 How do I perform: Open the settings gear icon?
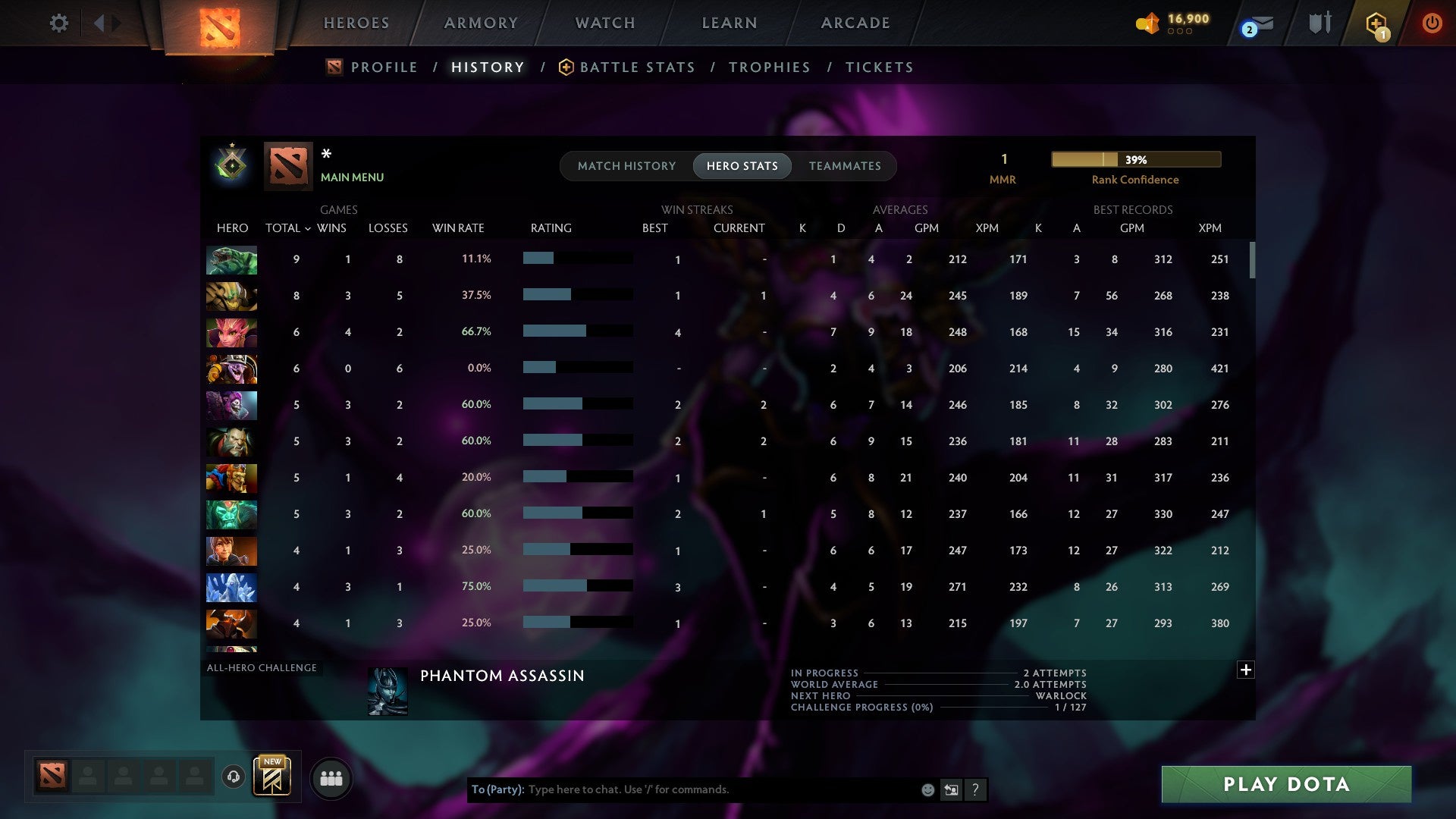(x=59, y=23)
